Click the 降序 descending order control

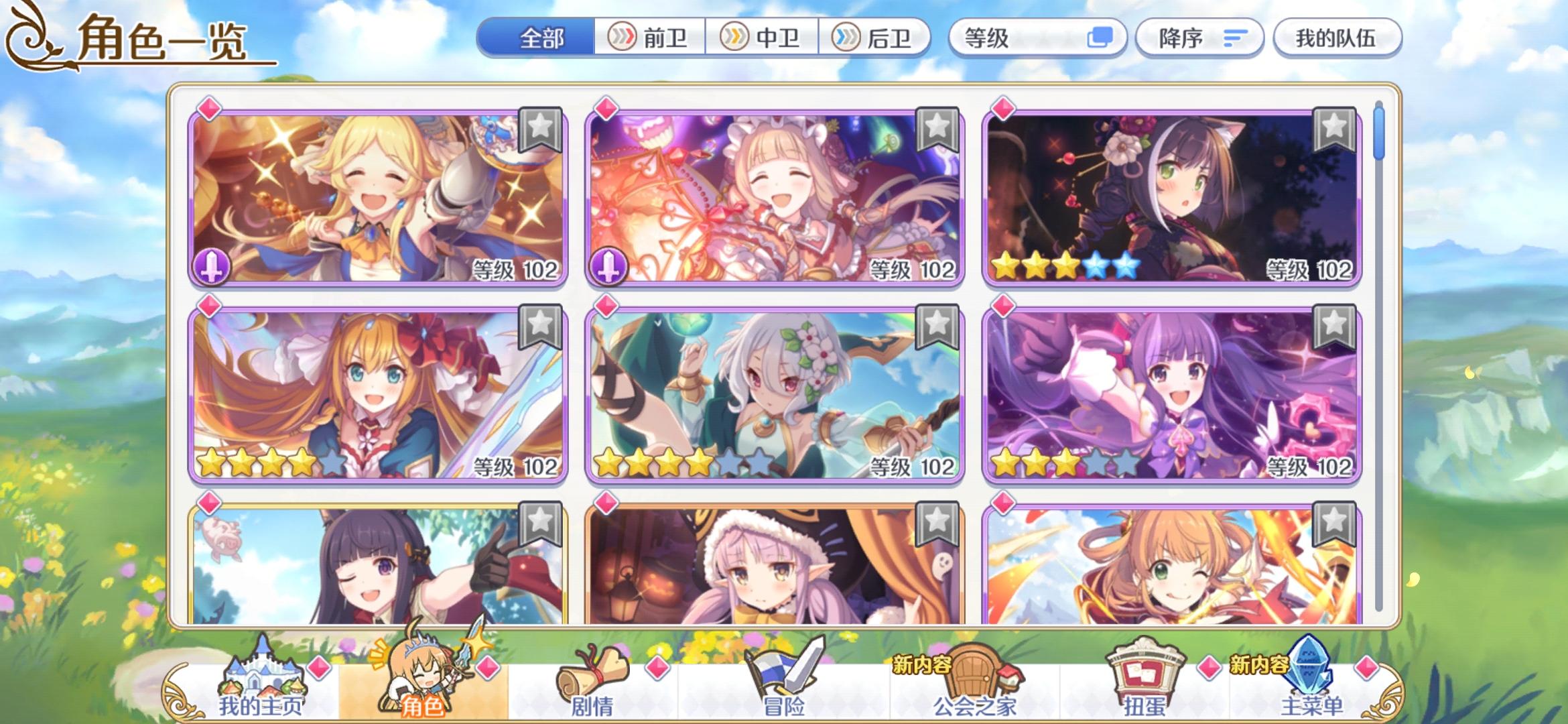click(1199, 38)
